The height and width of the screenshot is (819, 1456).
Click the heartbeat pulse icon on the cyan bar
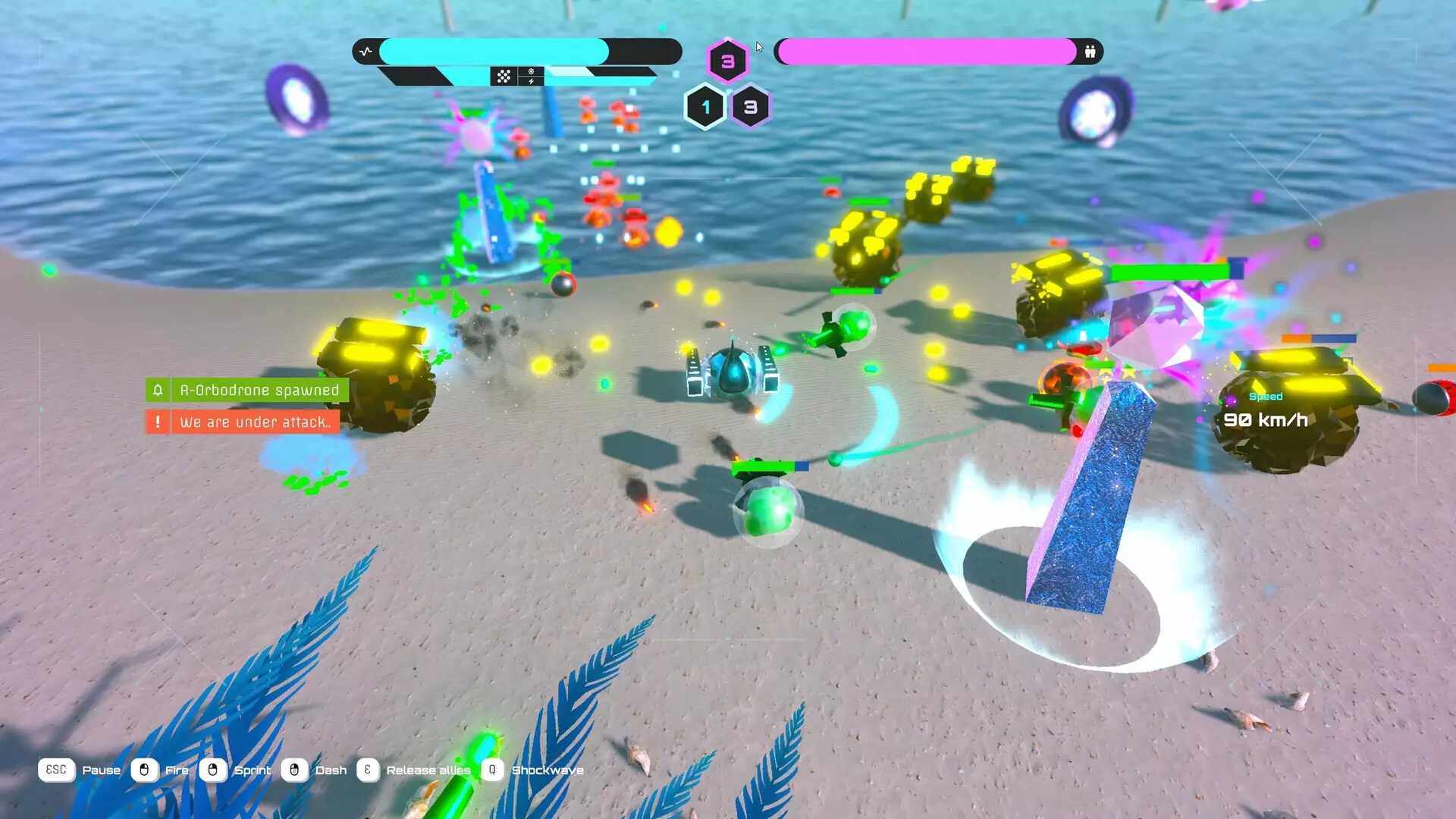[366, 52]
